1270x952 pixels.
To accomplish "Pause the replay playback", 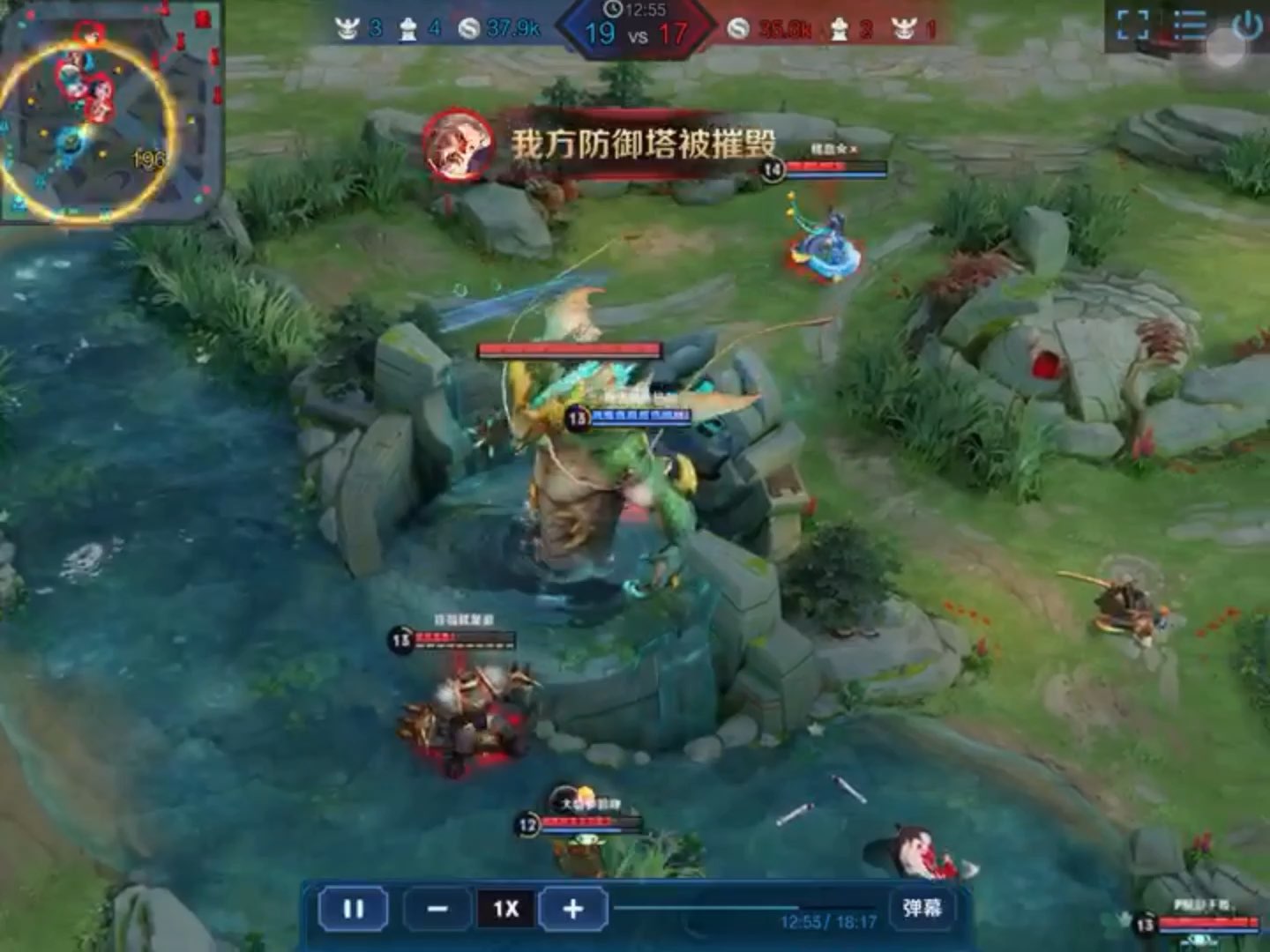I will (x=353, y=908).
